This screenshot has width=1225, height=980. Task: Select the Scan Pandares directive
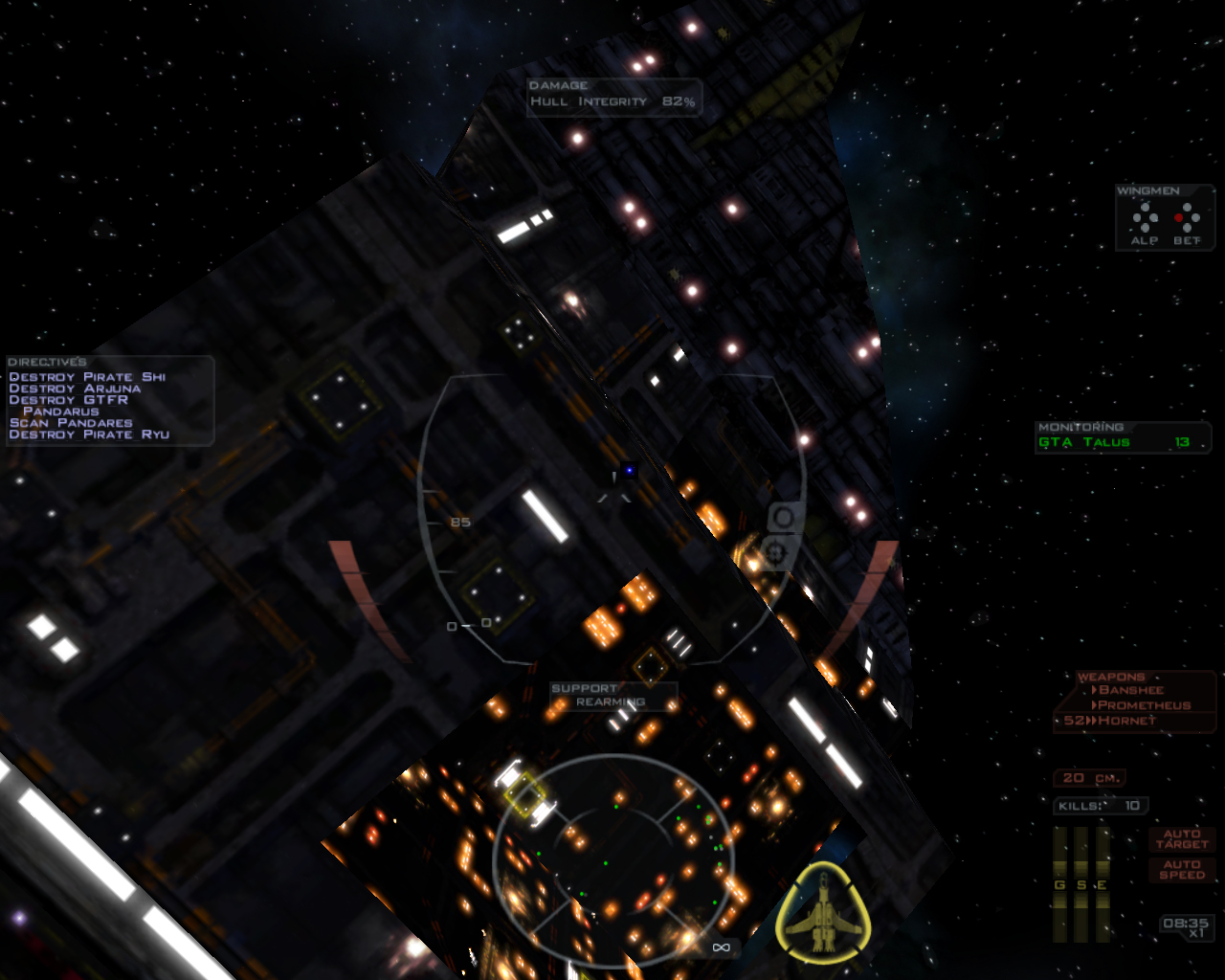[71, 423]
